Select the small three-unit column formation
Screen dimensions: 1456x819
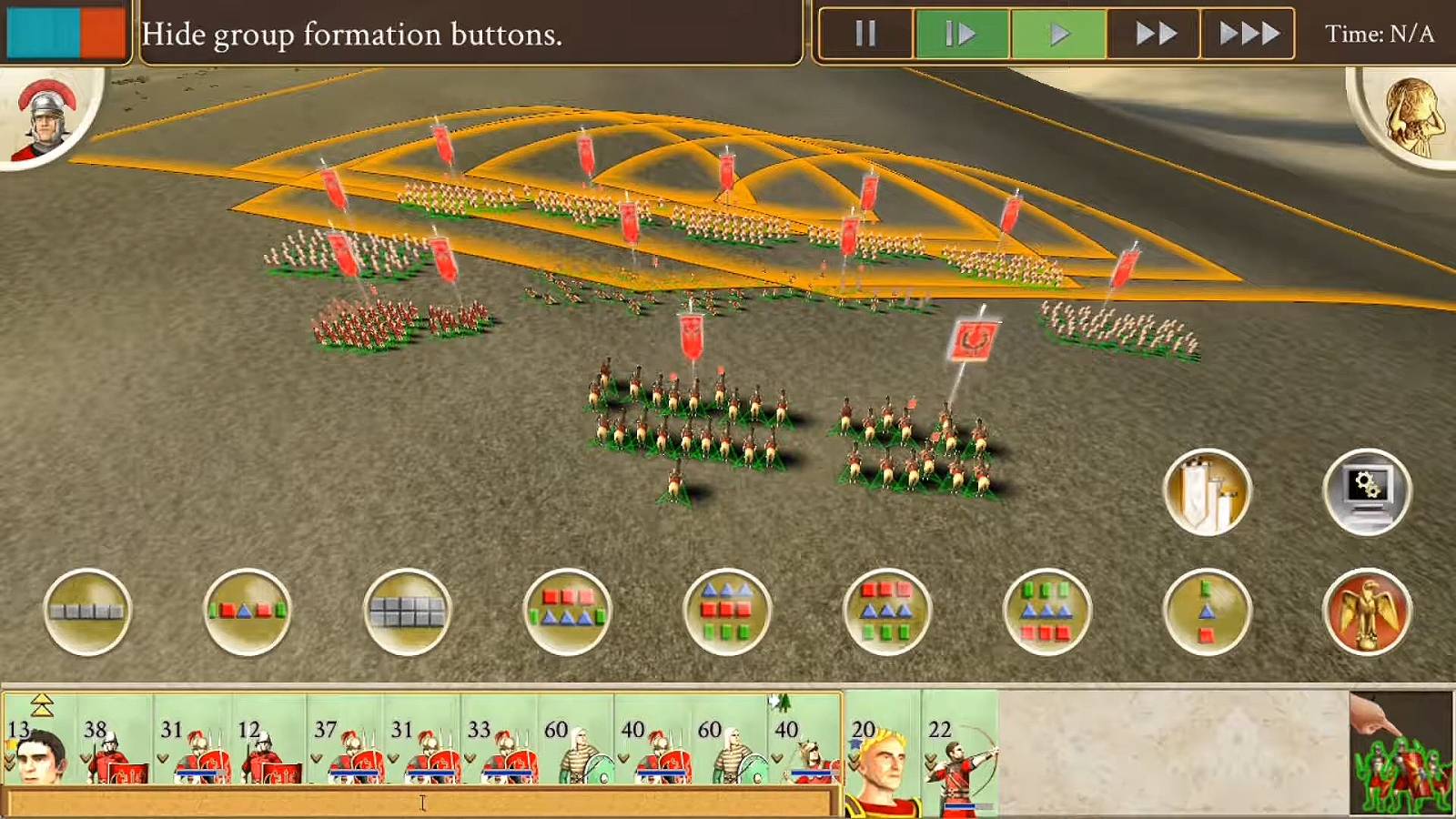pos(1207,612)
